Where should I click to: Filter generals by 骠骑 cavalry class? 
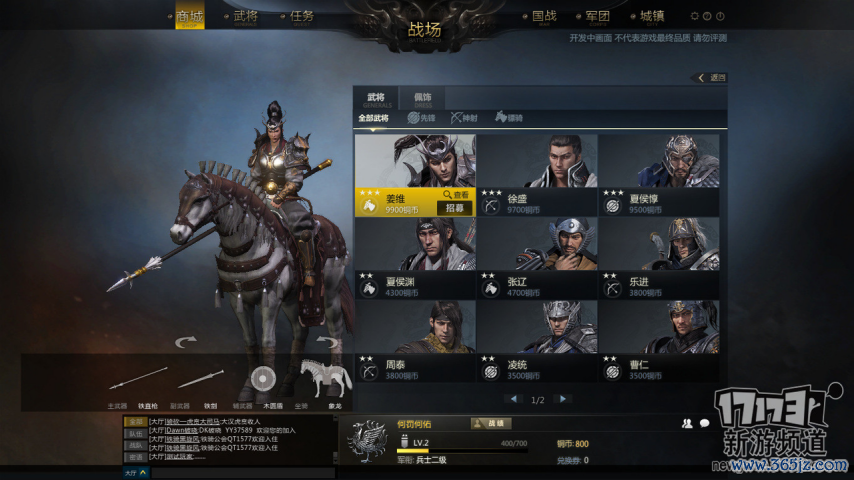point(508,118)
